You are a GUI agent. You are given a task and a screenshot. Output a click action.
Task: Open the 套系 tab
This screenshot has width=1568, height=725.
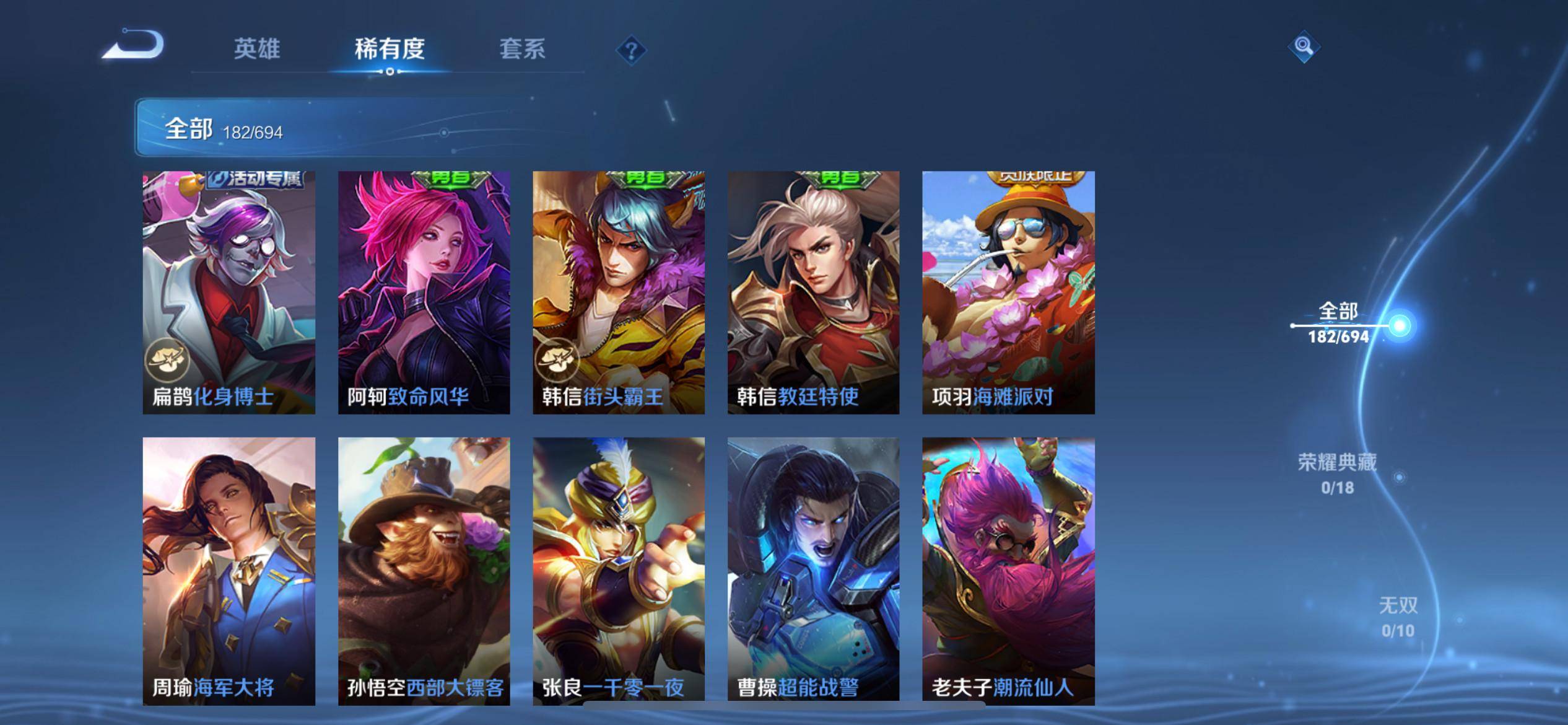coord(522,49)
